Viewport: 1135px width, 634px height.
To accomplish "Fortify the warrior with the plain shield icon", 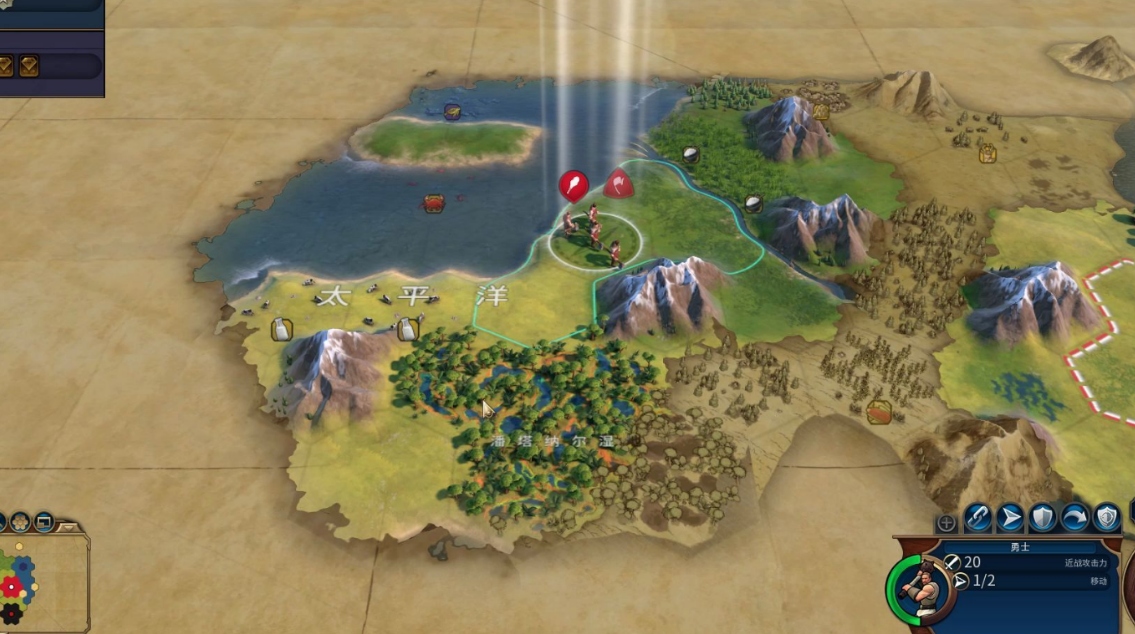I will [1042, 518].
